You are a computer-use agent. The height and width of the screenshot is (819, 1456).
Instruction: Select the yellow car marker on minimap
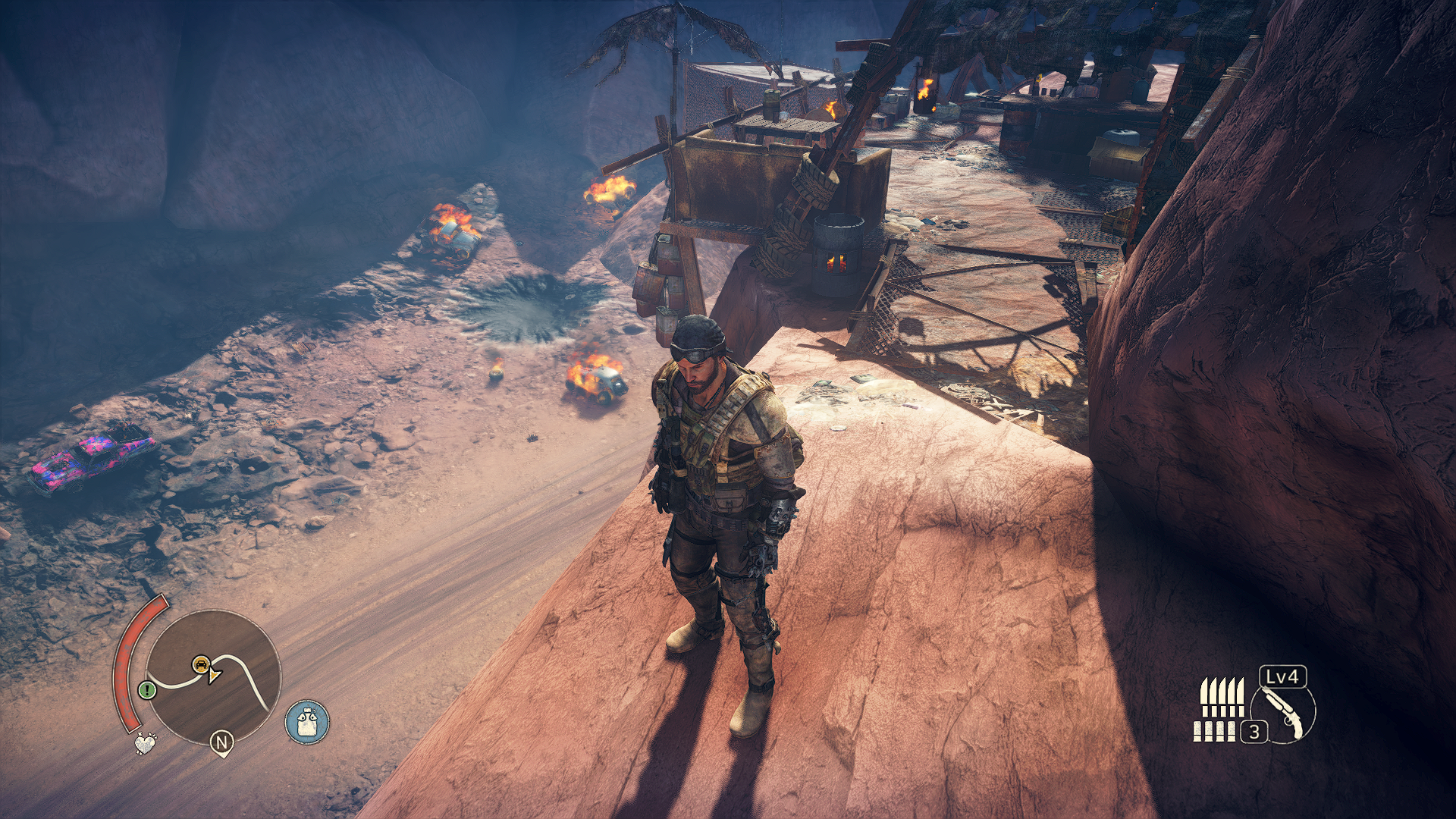click(x=200, y=665)
